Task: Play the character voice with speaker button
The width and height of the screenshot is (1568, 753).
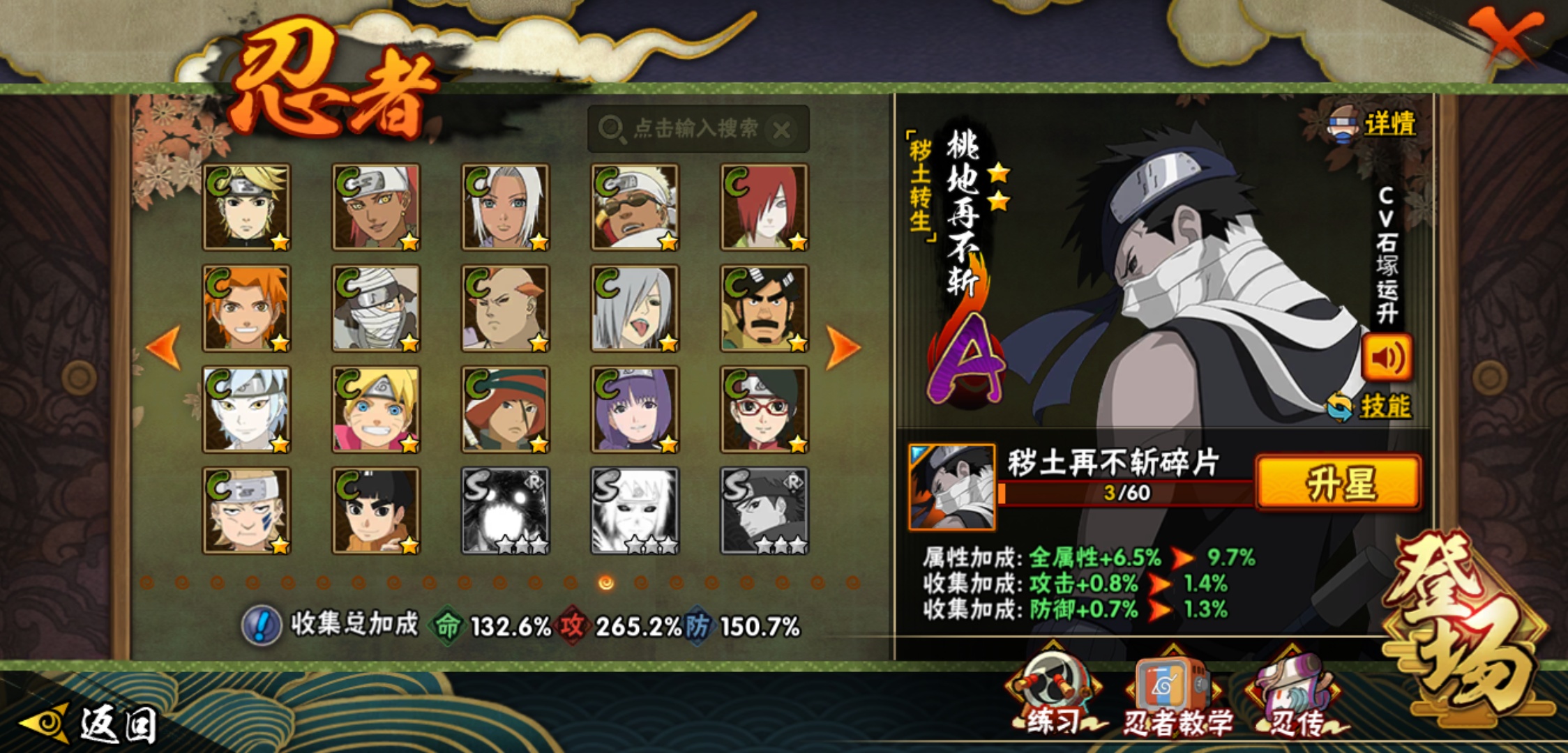Action: coord(1387,358)
